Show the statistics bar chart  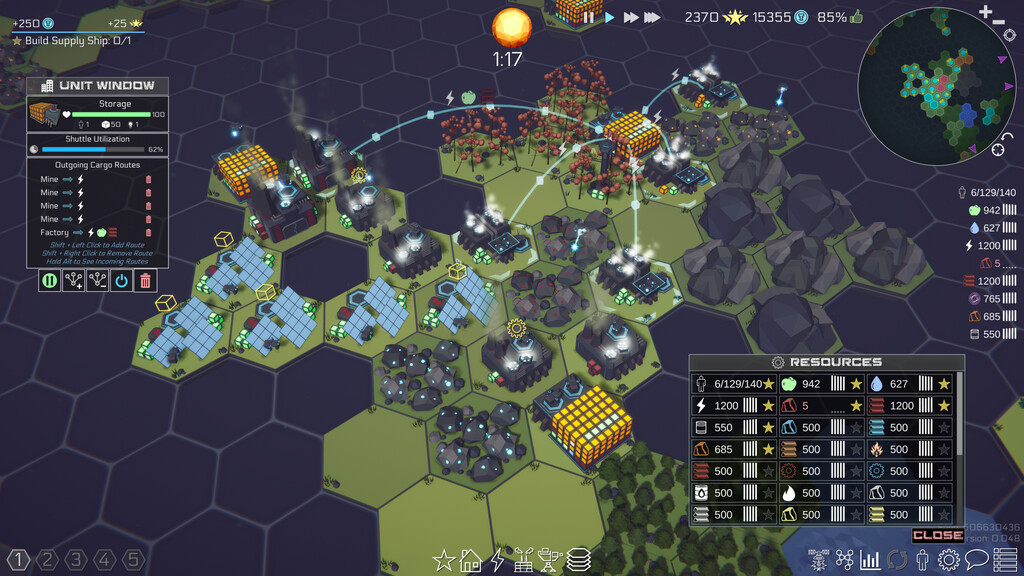[x=870, y=560]
